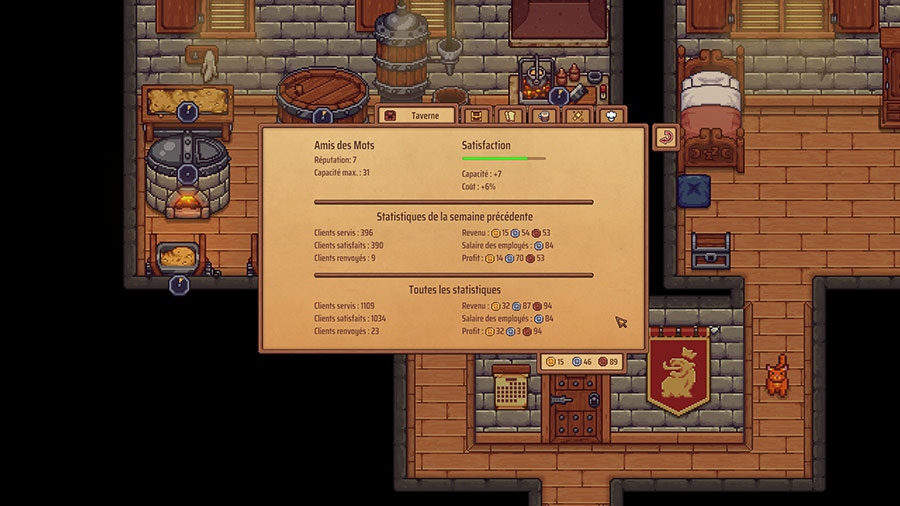
Task: Select the Taverne tab
Action: [417, 115]
